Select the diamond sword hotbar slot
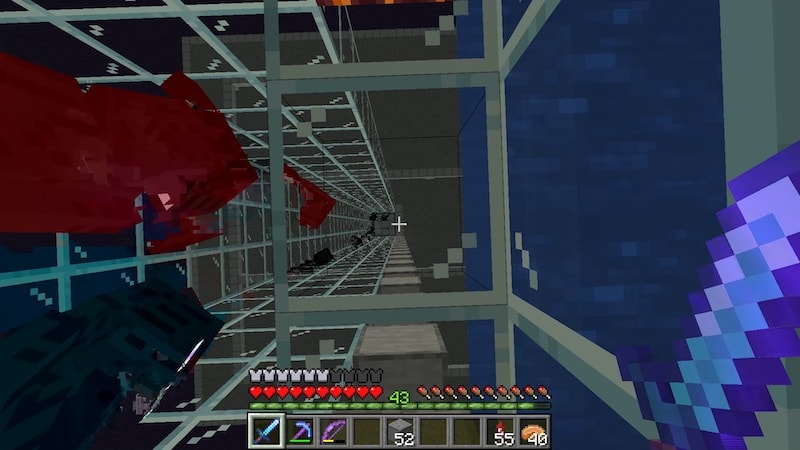The height and width of the screenshot is (450, 800). [266, 432]
